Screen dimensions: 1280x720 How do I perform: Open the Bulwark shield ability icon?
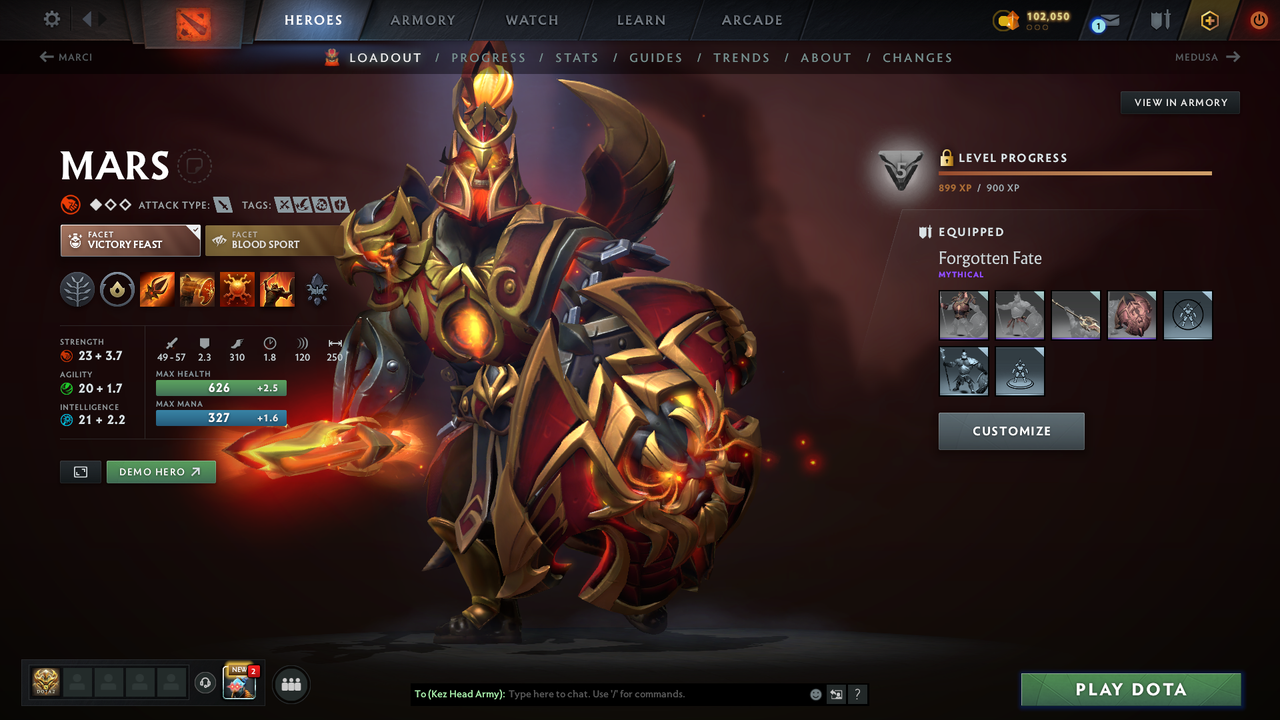[x=237, y=289]
